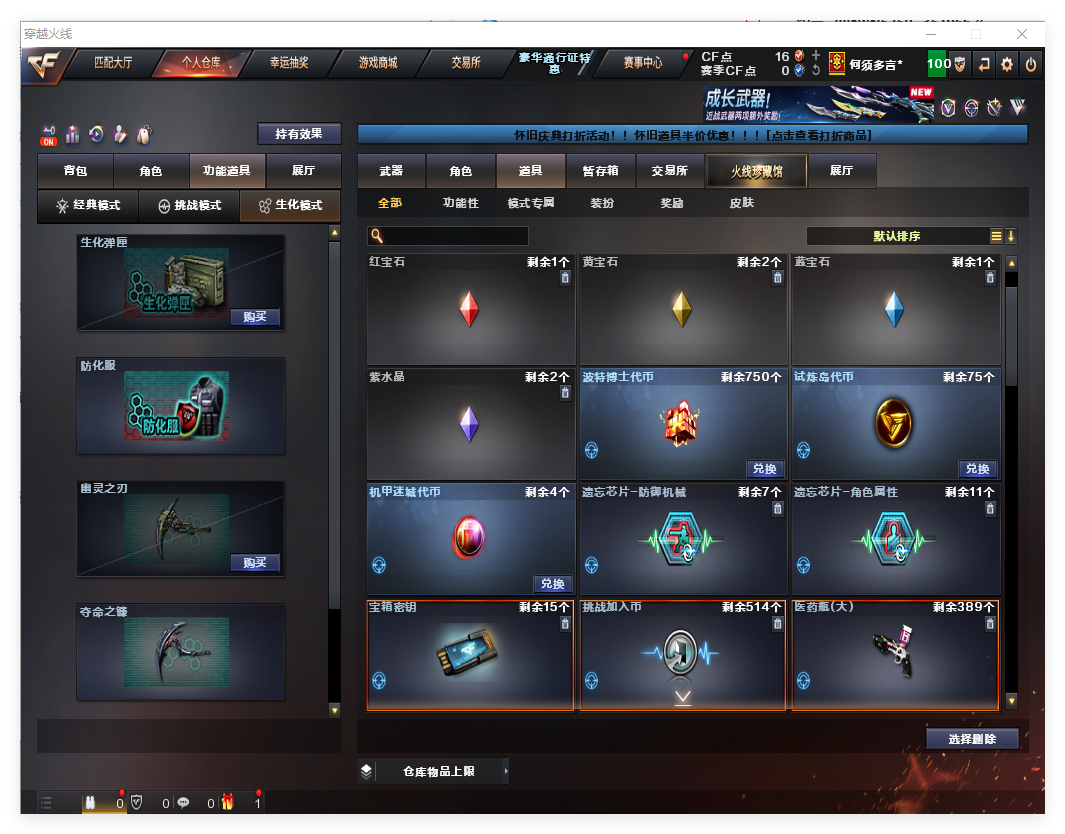
Task: Exchange the 波特博士代币 tokens
Action: click(x=765, y=469)
